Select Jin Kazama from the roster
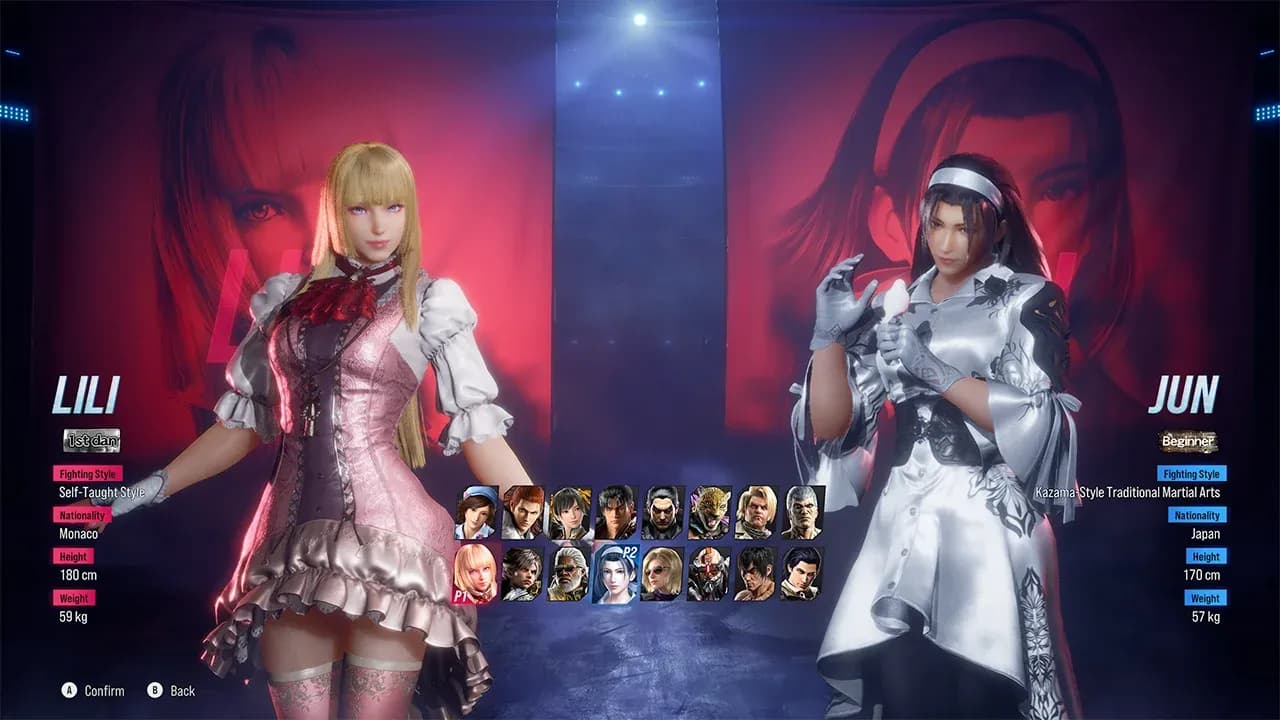The height and width of the screenshot is (720, 1280). [614, 513]
